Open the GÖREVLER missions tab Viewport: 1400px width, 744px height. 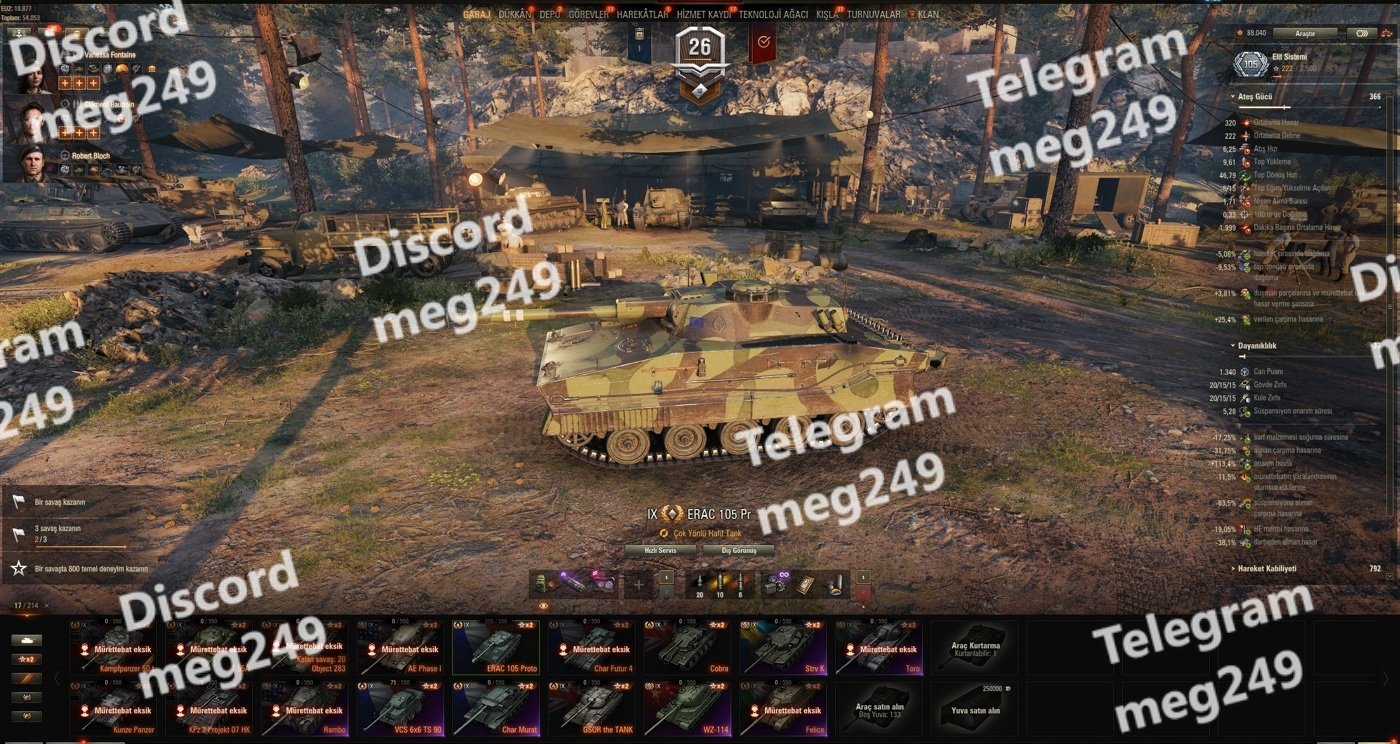(588, 15)
